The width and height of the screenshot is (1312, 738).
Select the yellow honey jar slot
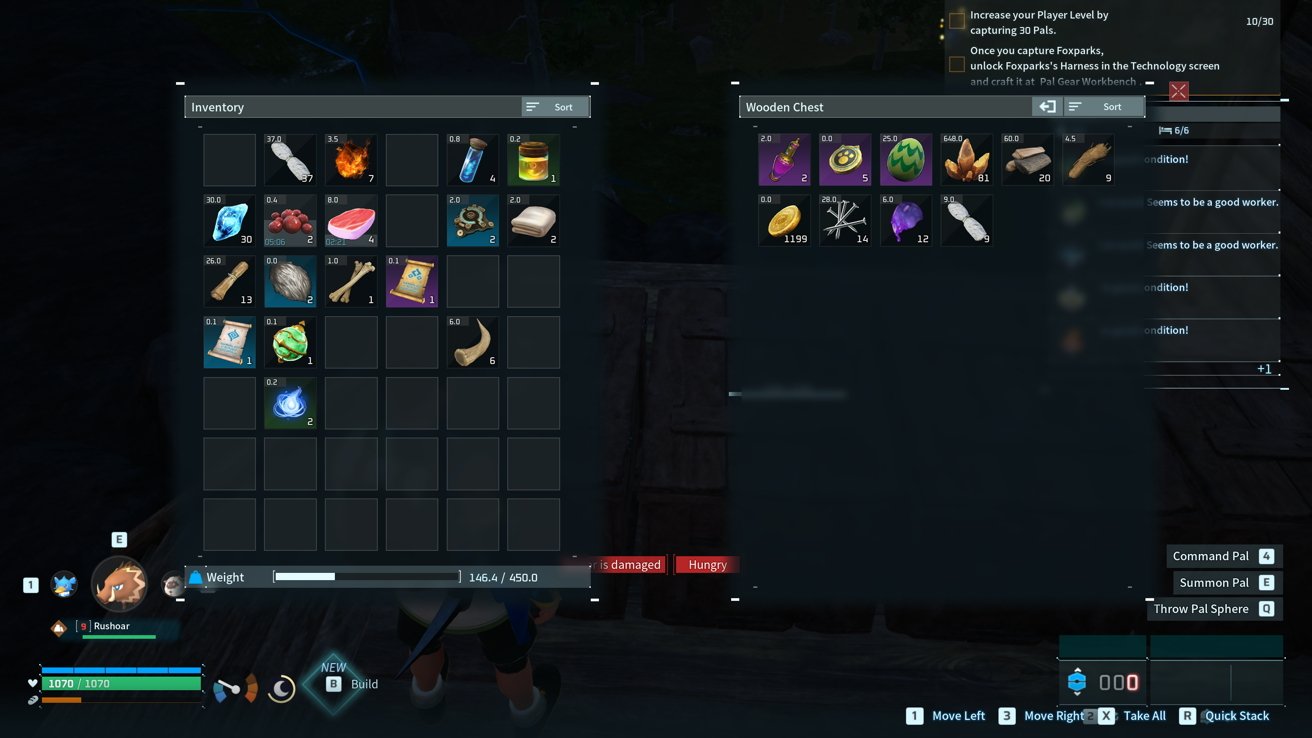pyautogui.click(x=534, y=160)
